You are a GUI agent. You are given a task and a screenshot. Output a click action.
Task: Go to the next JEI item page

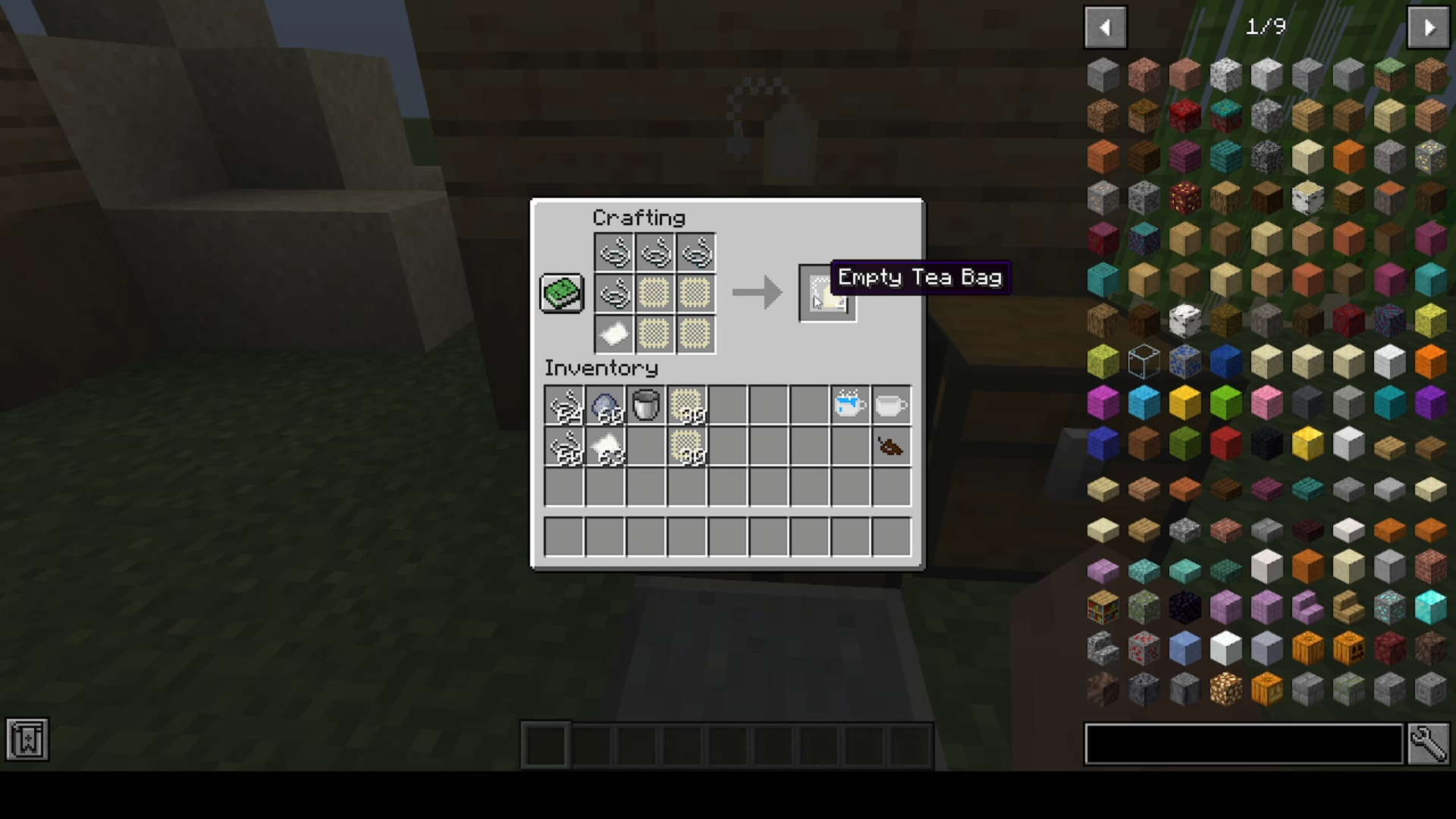pyautogui.click(x=1429, y=27)
